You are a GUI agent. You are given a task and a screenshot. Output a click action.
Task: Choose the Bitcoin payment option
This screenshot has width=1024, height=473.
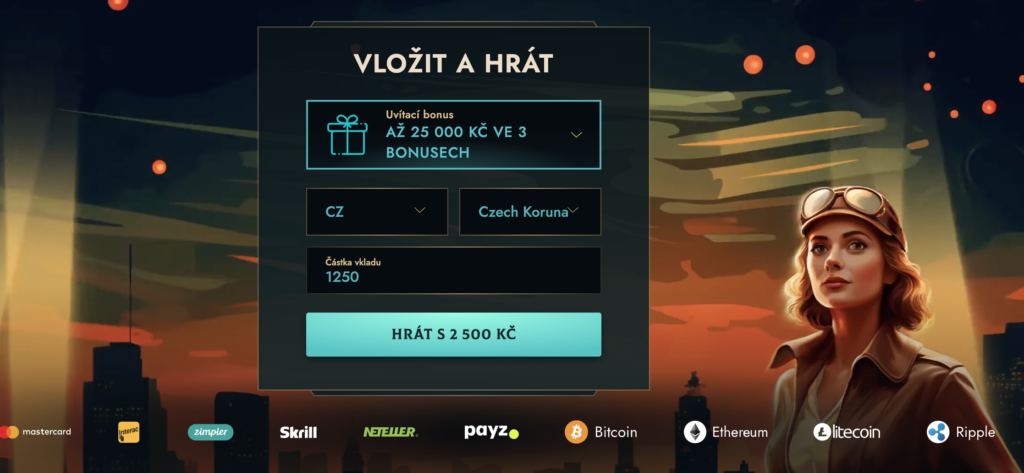[x=601, y=432]
